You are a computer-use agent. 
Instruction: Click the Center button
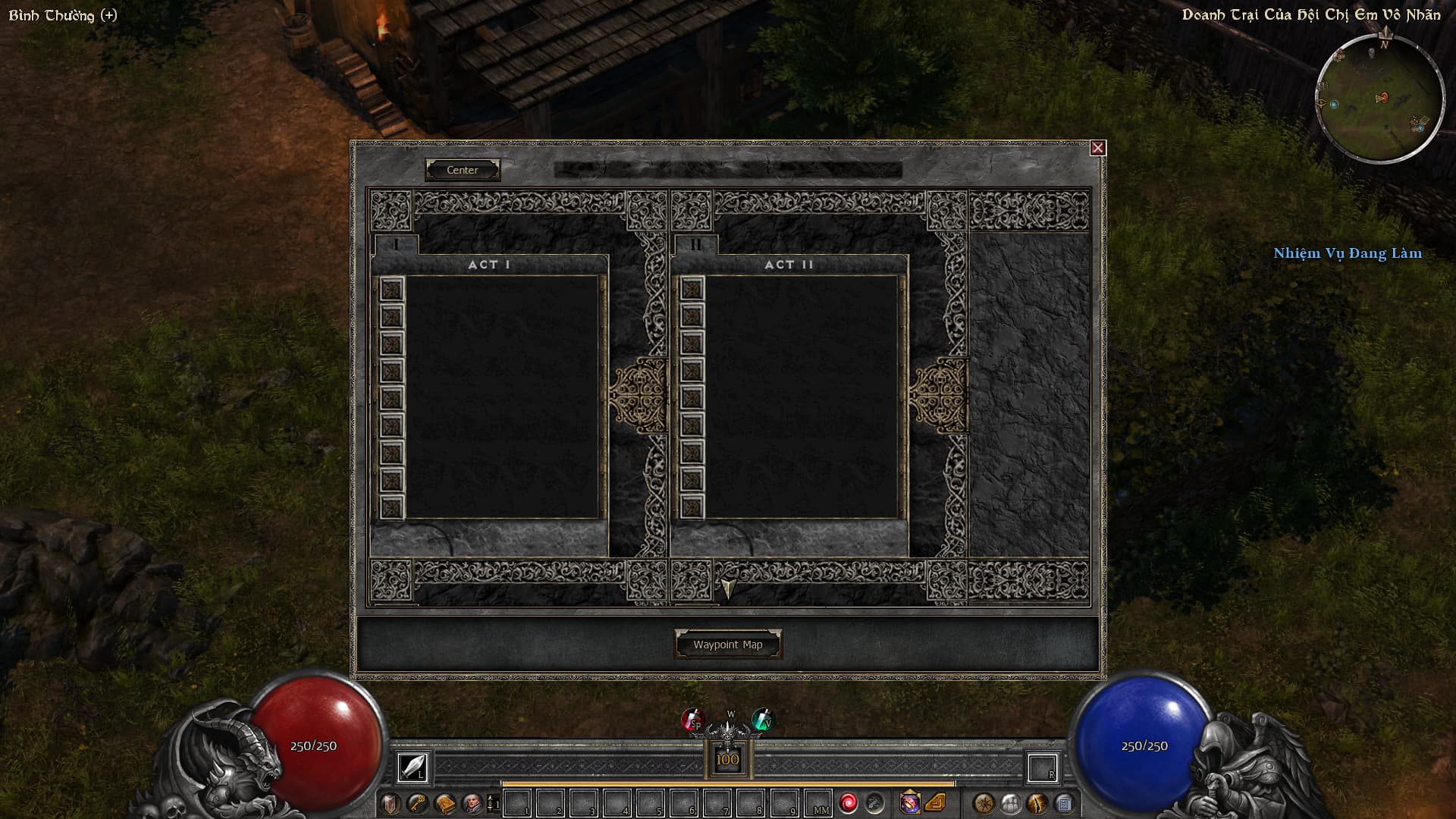click(x=462, y=170)
